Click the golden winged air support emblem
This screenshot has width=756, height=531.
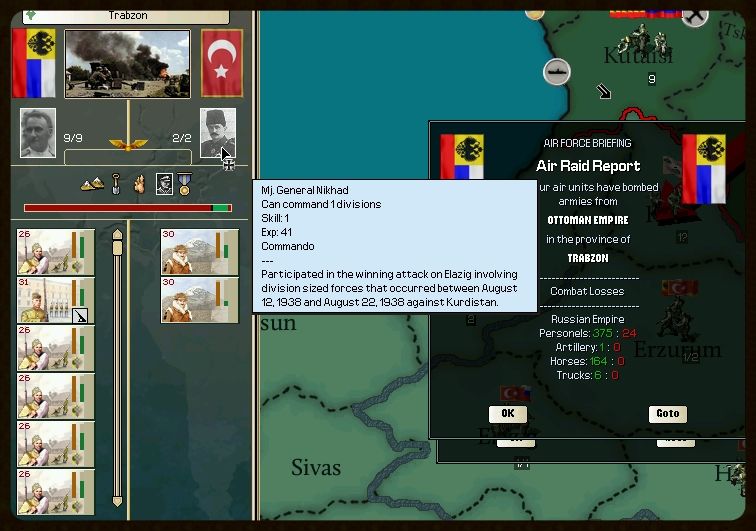[127, 144]
